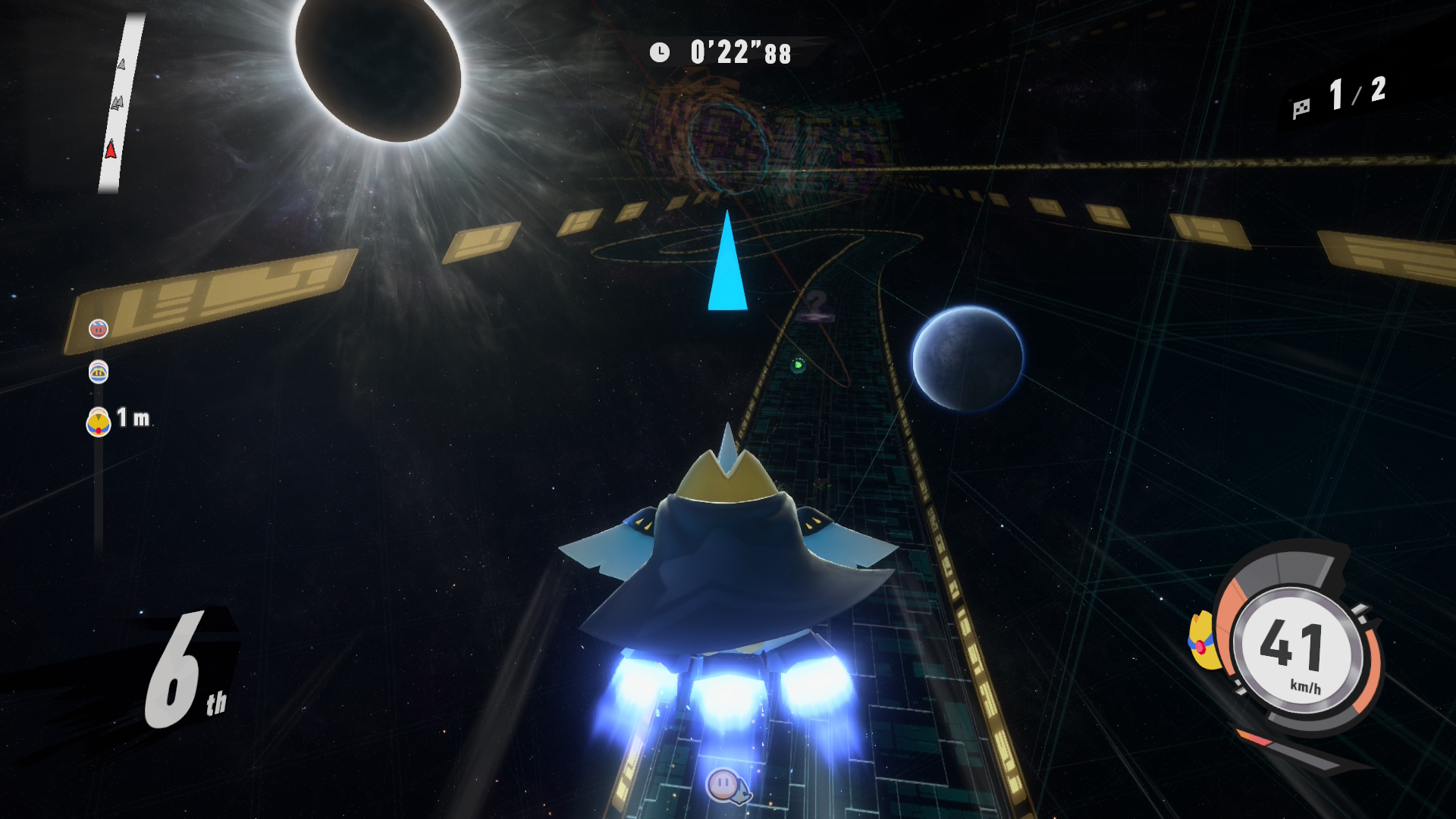The height and width of the screenshot is (819, 1456).
Task: Click the track progress minimap strip
Action: pyautogui.click(x=121, y=102)
